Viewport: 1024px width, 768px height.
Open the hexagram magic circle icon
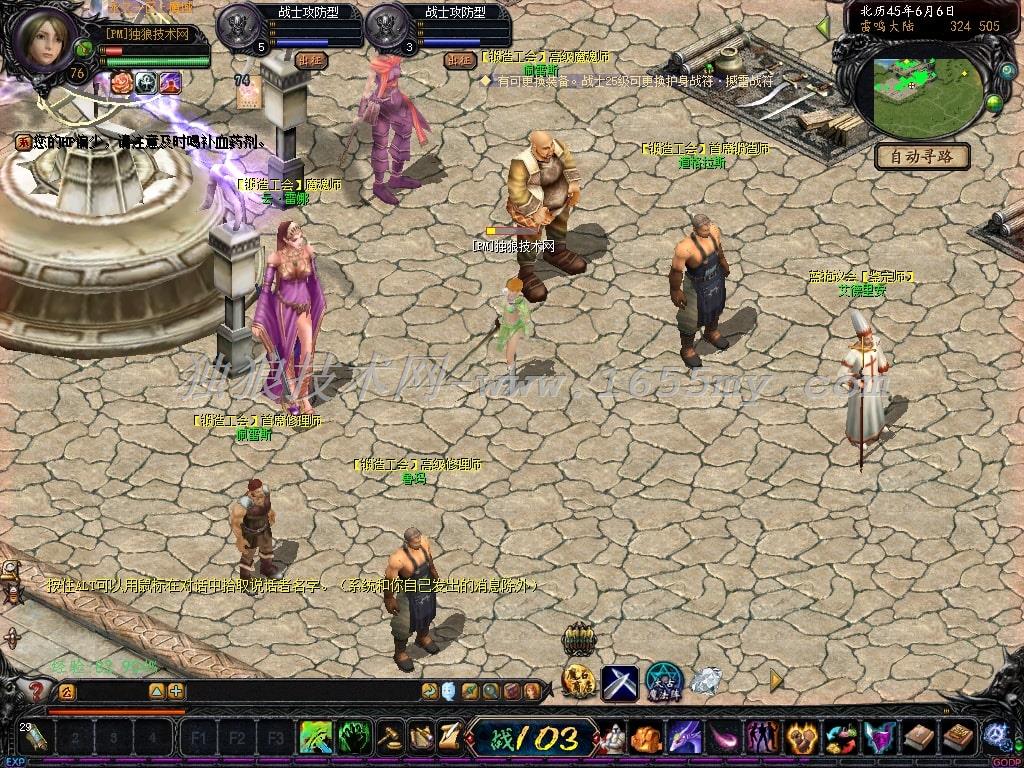(x=663, y=681)
